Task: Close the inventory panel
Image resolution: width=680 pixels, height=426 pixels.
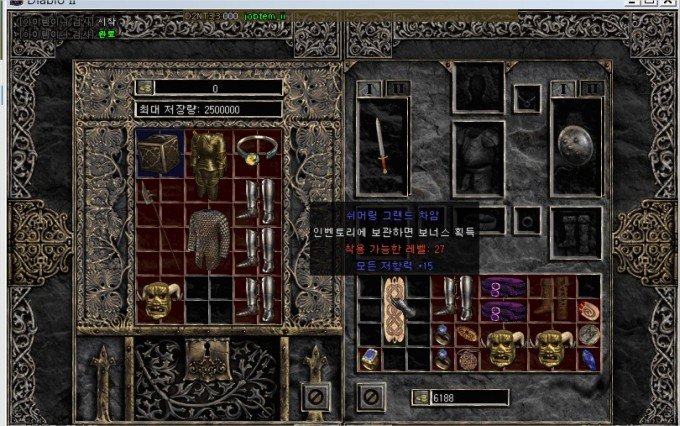Action: (x=370, y=397)
